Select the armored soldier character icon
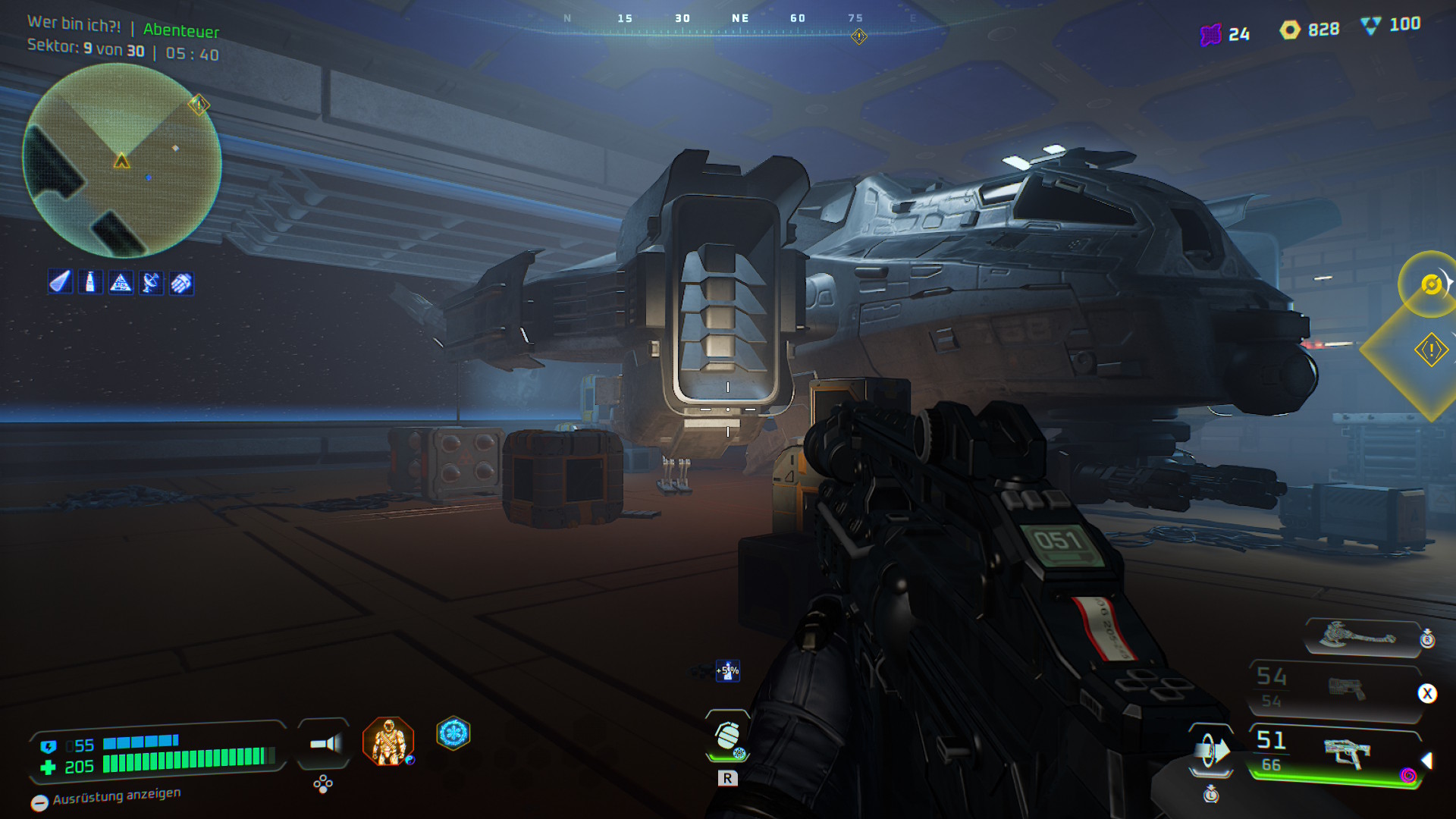 [388, 741]
